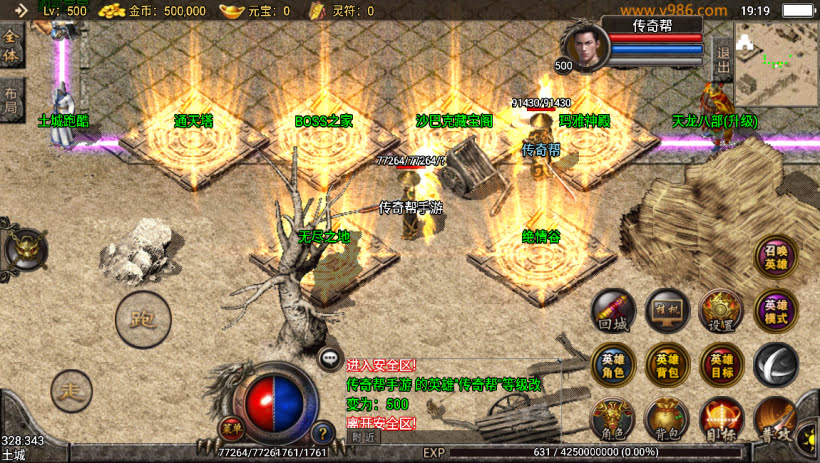Open the 背包 inventory bag icon
The width and height of the screenshot is (820, 463).
666,420
